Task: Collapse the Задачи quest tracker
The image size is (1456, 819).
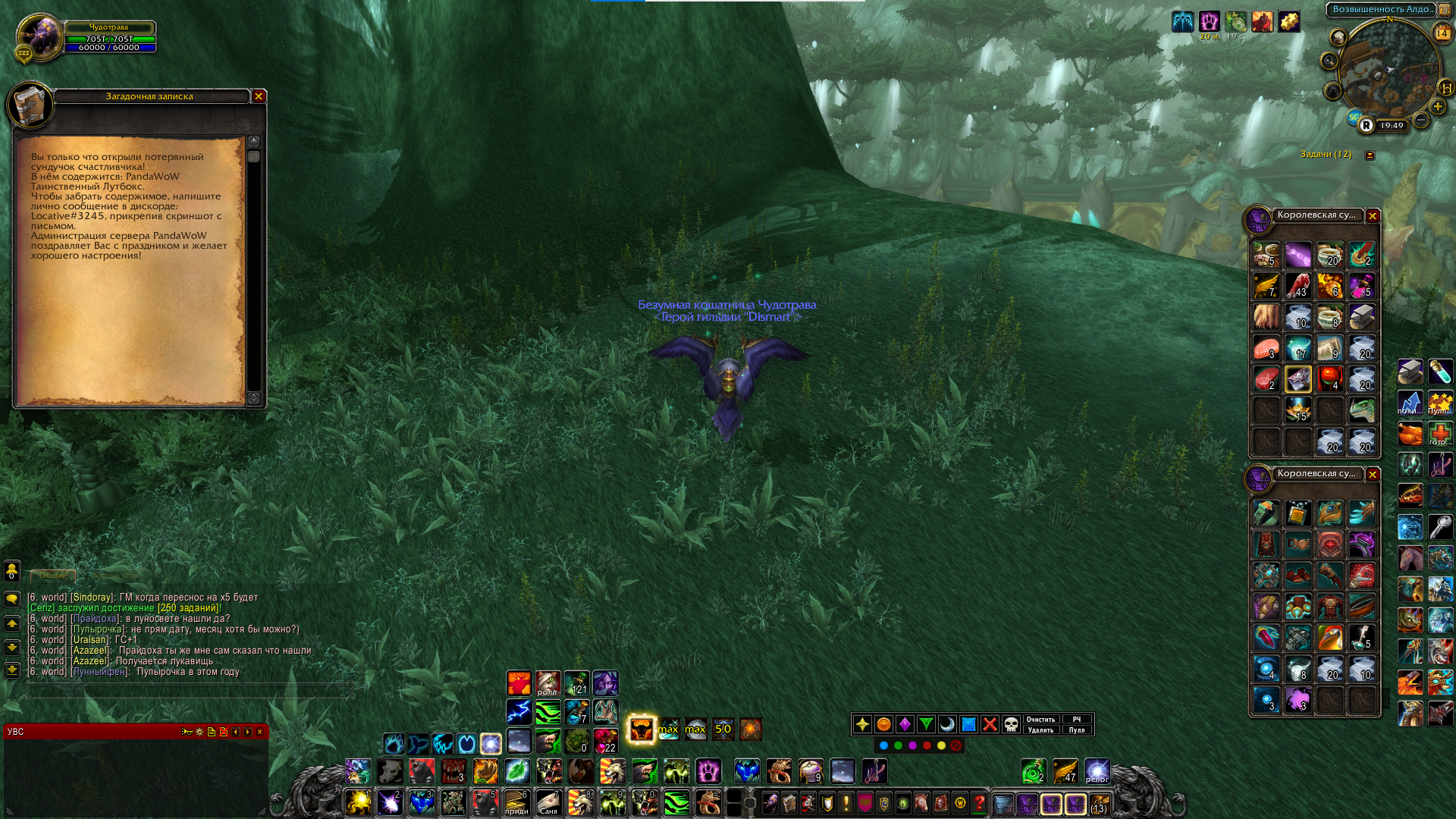Action: coord(1370,155)
